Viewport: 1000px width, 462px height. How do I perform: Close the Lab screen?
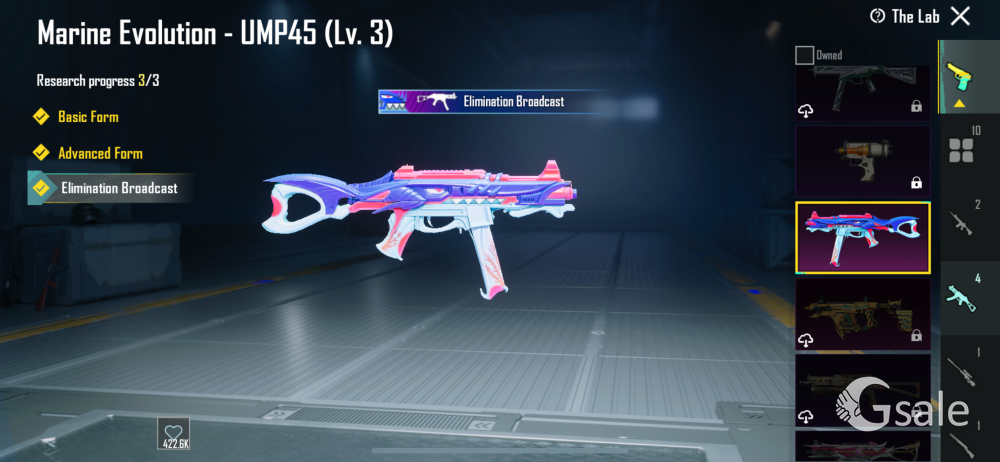click(x=960, y=15)
